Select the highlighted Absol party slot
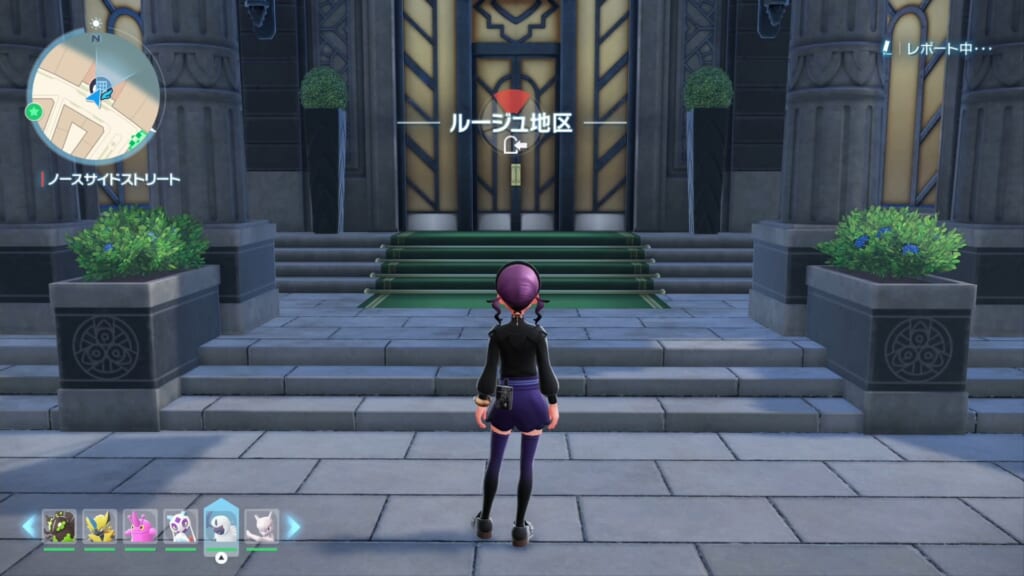Image resolution: width=1024 pixels, height=576 pixels. tap(221, 525)
